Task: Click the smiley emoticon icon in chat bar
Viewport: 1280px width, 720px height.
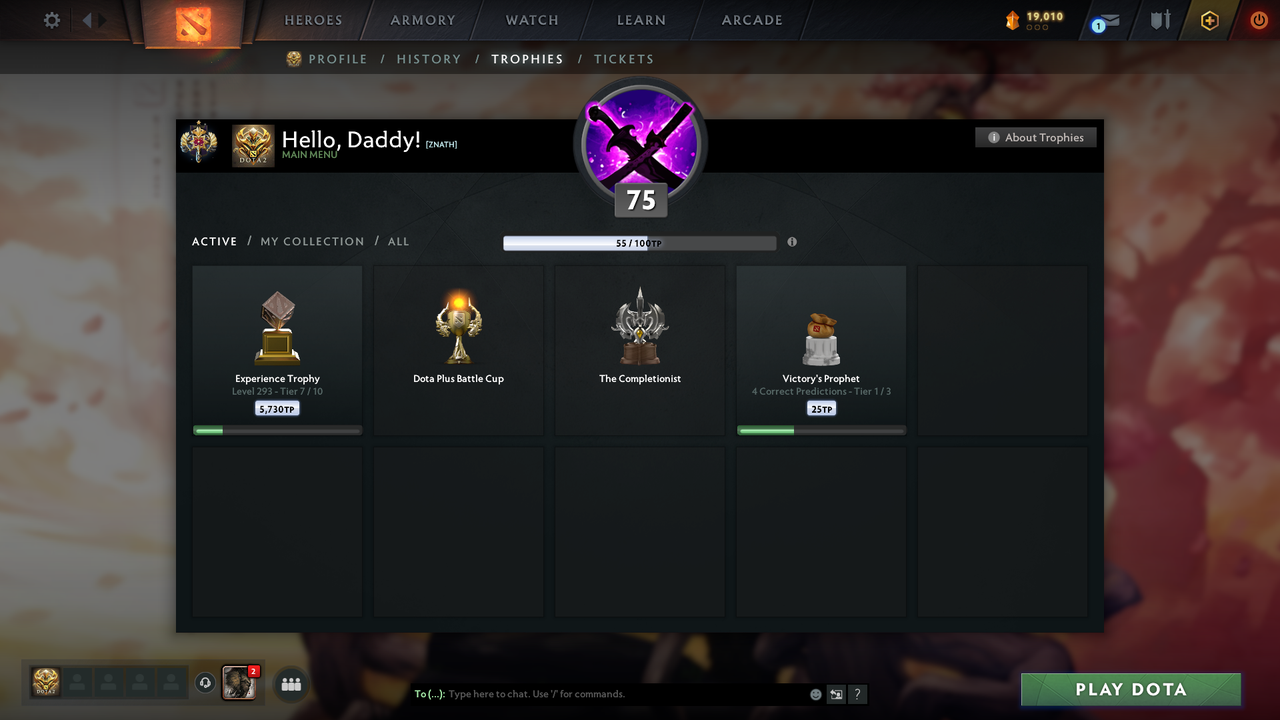Action: coord(815,693)
